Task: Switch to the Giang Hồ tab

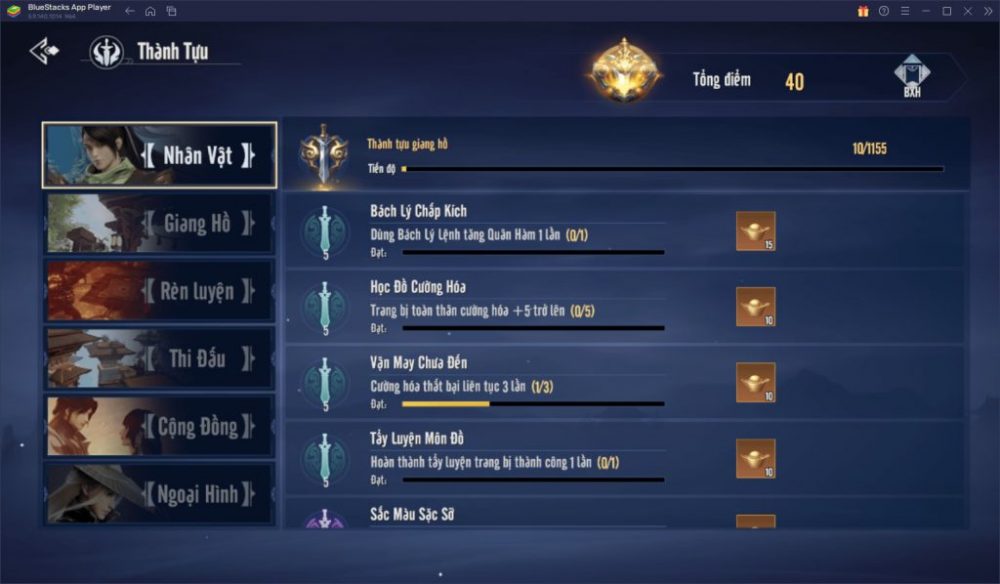Action: 160,223
